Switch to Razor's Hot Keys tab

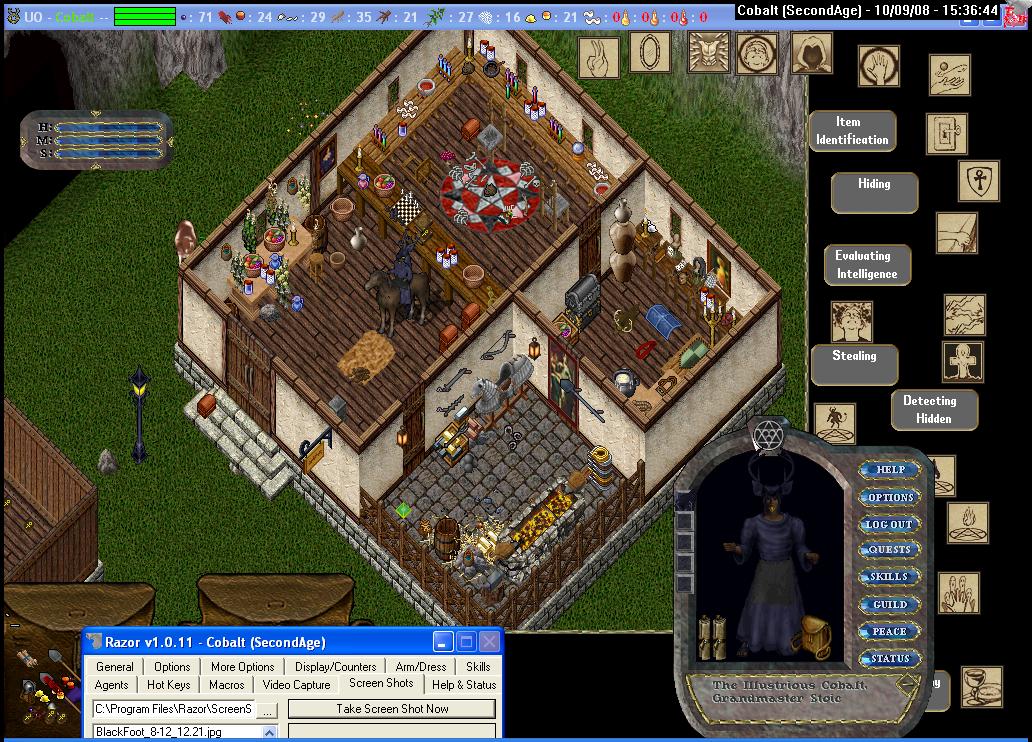pyautogui.click(x=168, y=685)
